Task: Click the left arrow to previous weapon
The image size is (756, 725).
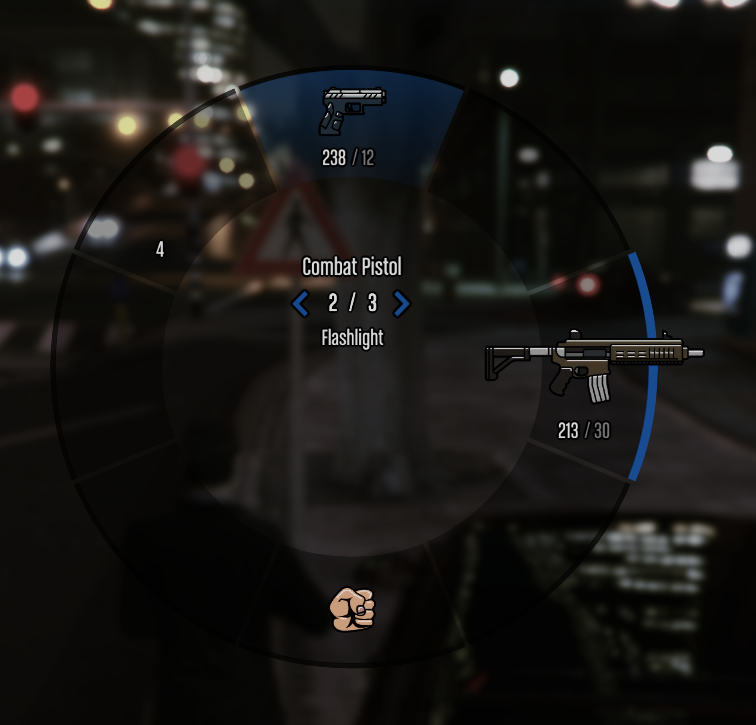Action: click(301, 303)
